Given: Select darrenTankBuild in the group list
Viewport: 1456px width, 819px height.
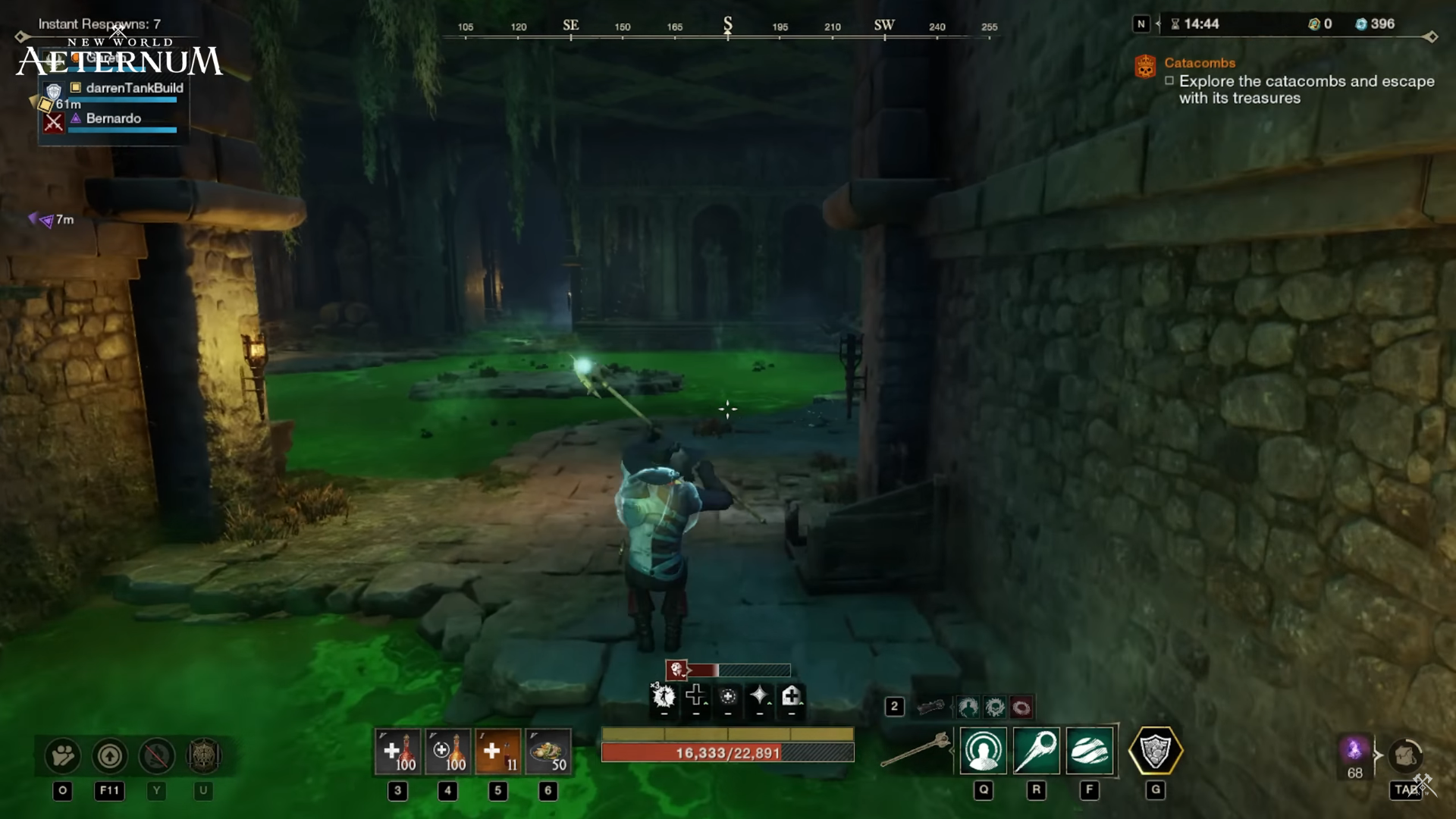Looking at the screenshot, I should [x=133, y=88].
